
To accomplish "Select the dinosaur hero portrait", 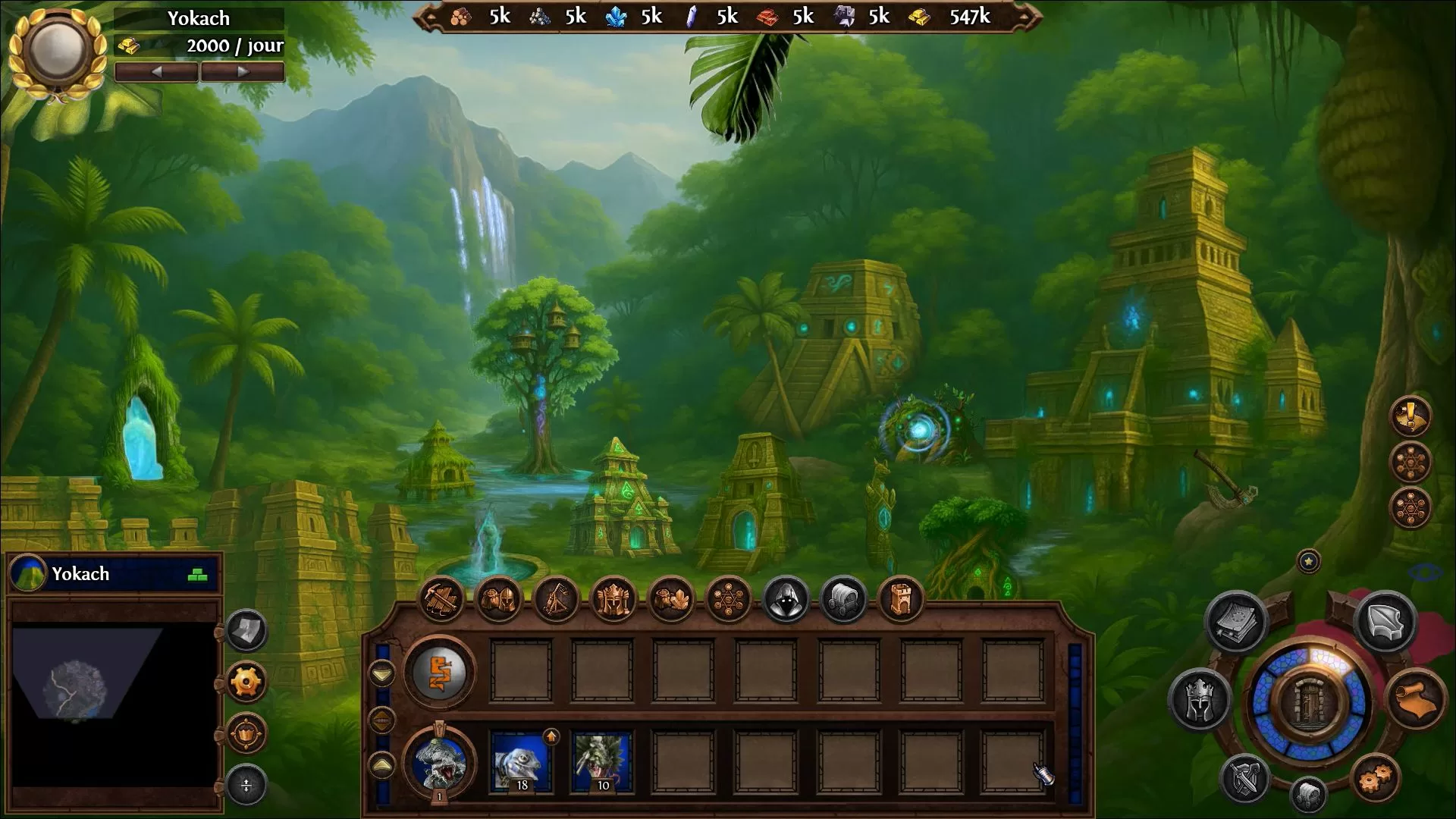I will coord(440,761).
